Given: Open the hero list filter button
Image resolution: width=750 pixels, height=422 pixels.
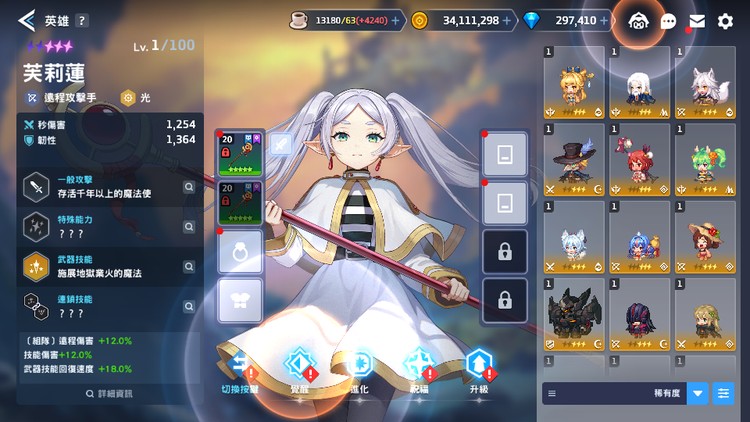Looking at the screenshot, I should (723, 393).
